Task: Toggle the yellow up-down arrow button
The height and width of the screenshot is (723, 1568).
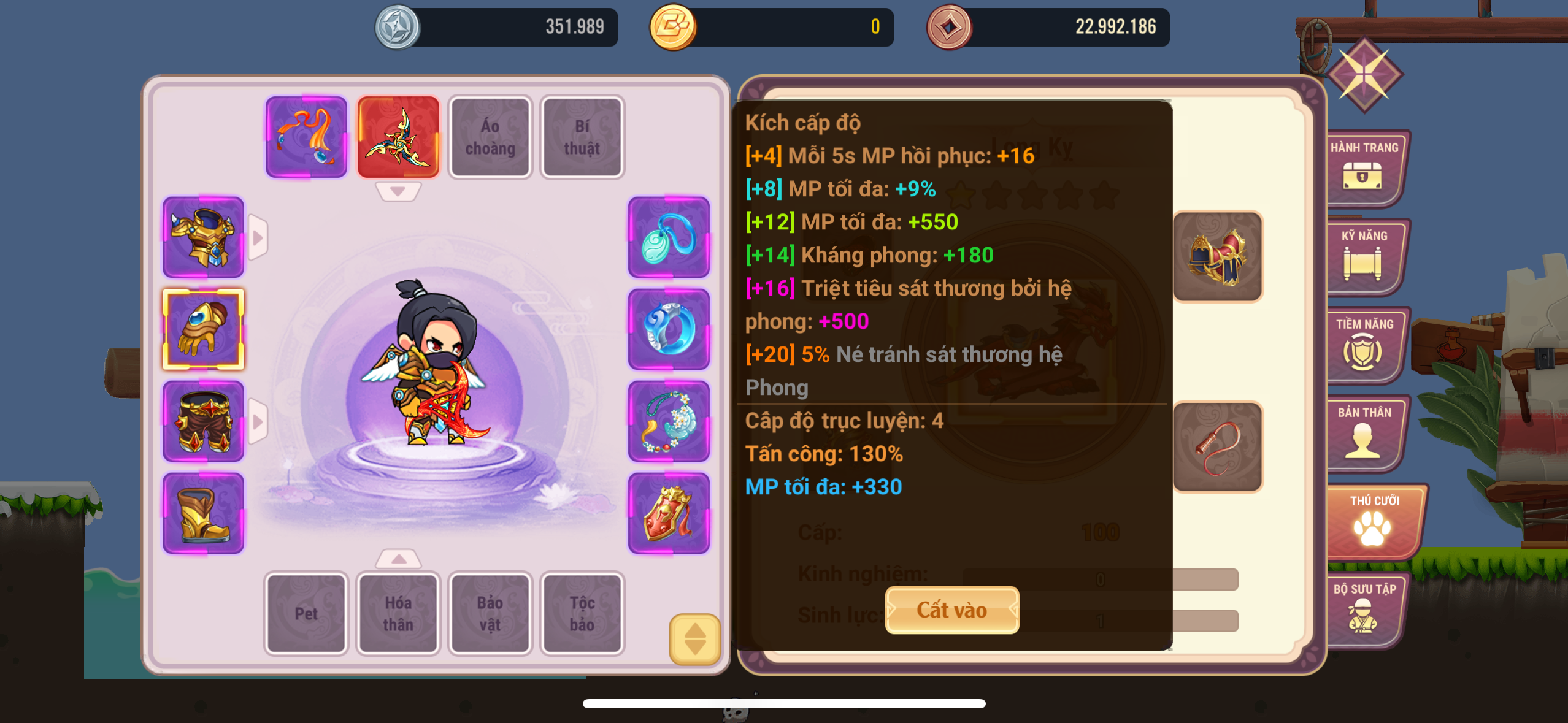Action: (x=694, y=639)
